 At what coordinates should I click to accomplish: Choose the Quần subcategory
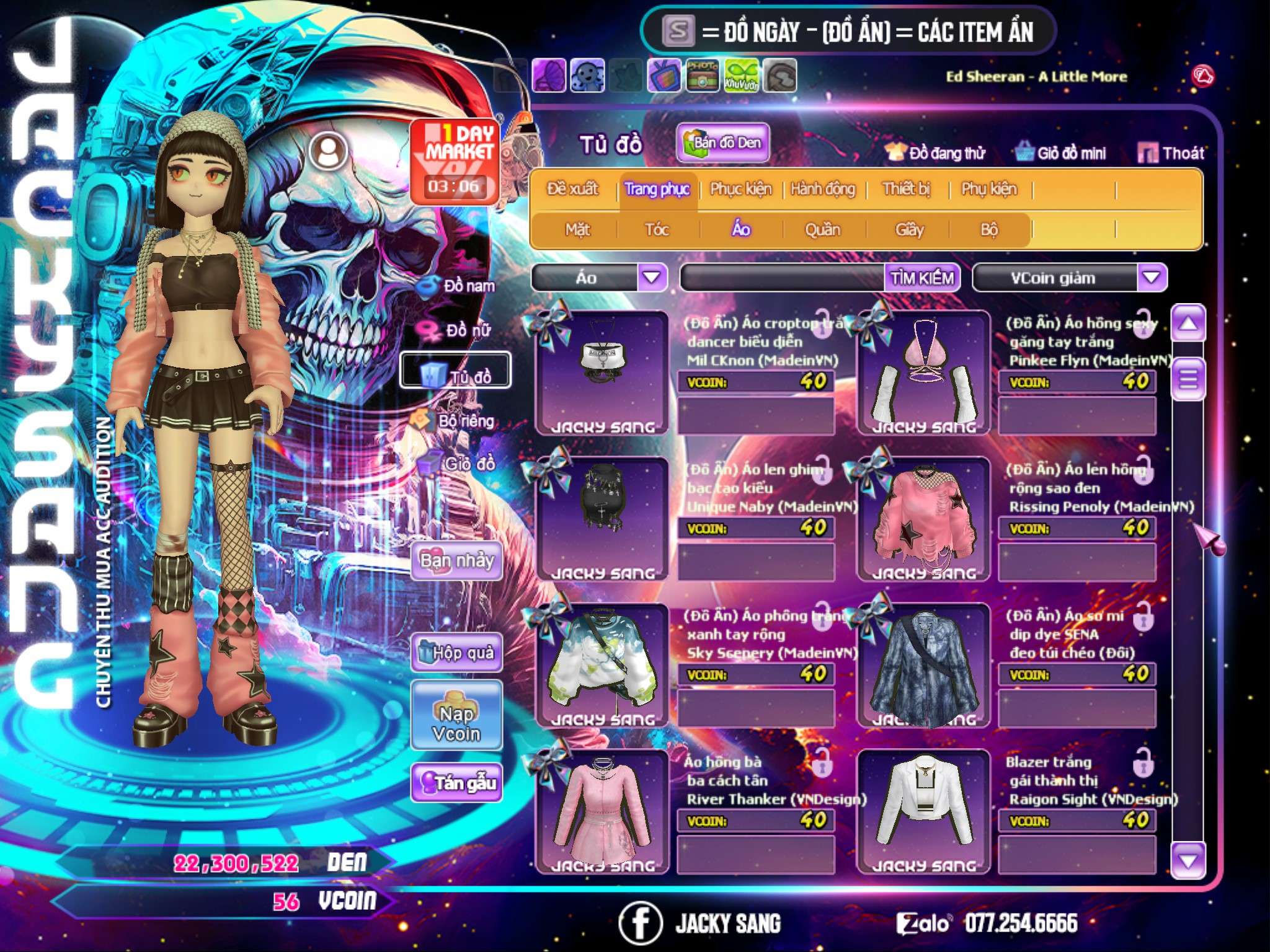pos(822,230)
